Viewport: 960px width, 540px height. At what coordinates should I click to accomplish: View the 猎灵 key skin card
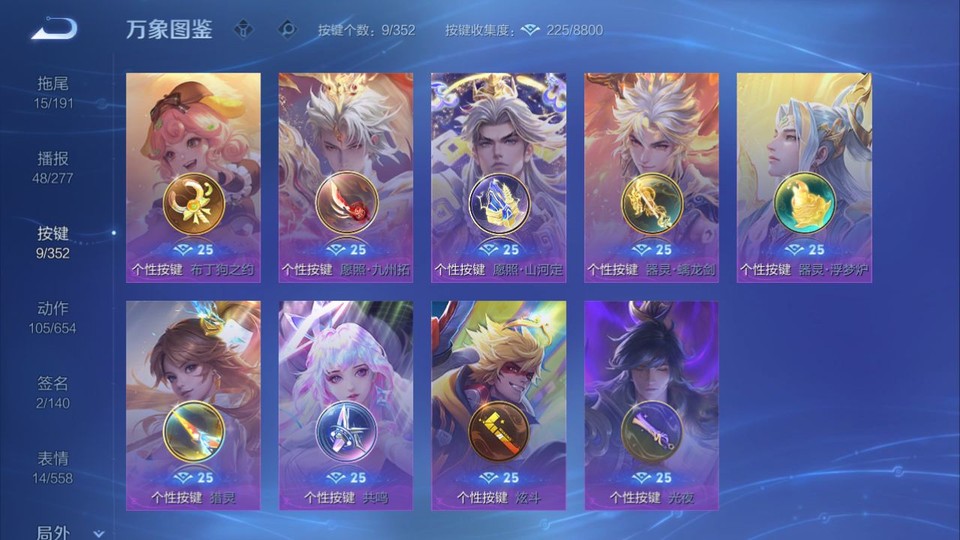pos(193,405)
